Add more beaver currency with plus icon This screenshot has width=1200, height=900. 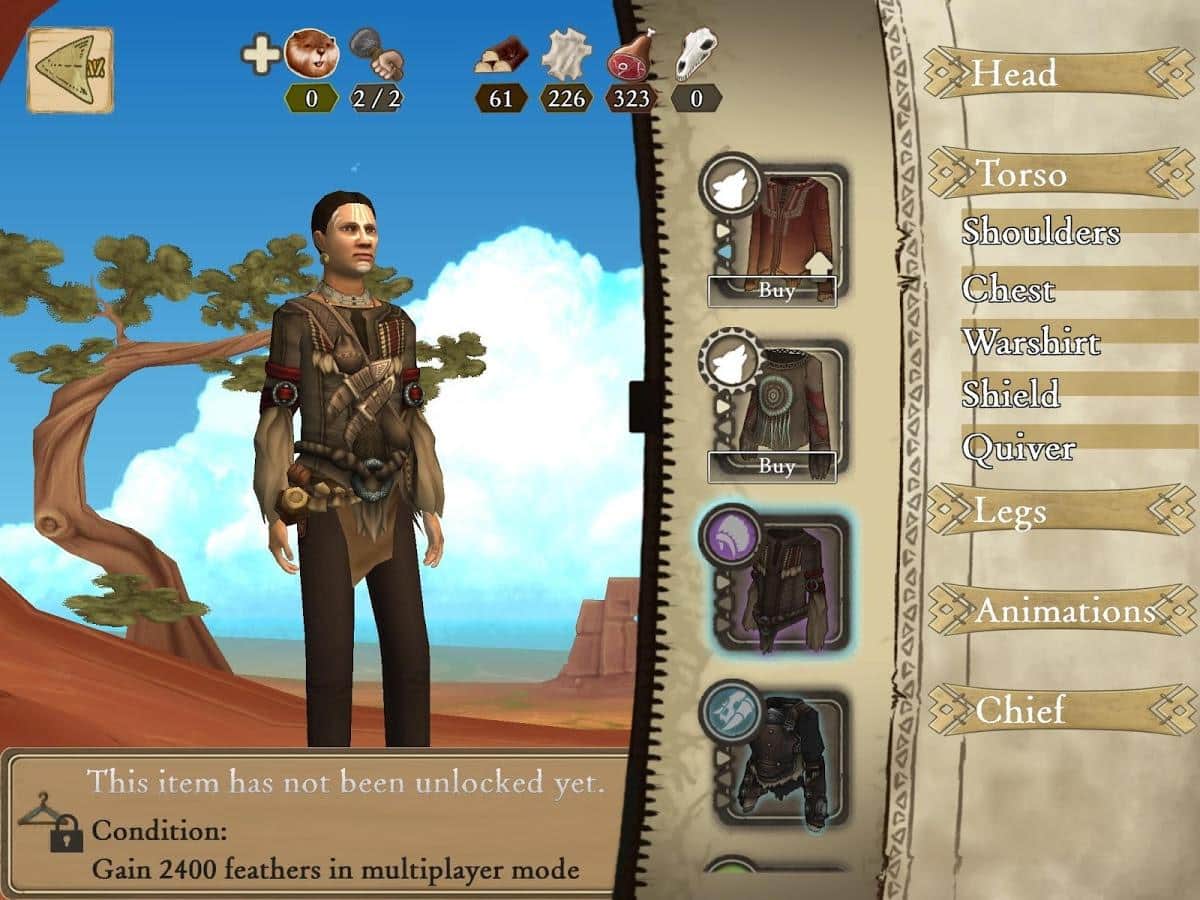click(260, 54)
